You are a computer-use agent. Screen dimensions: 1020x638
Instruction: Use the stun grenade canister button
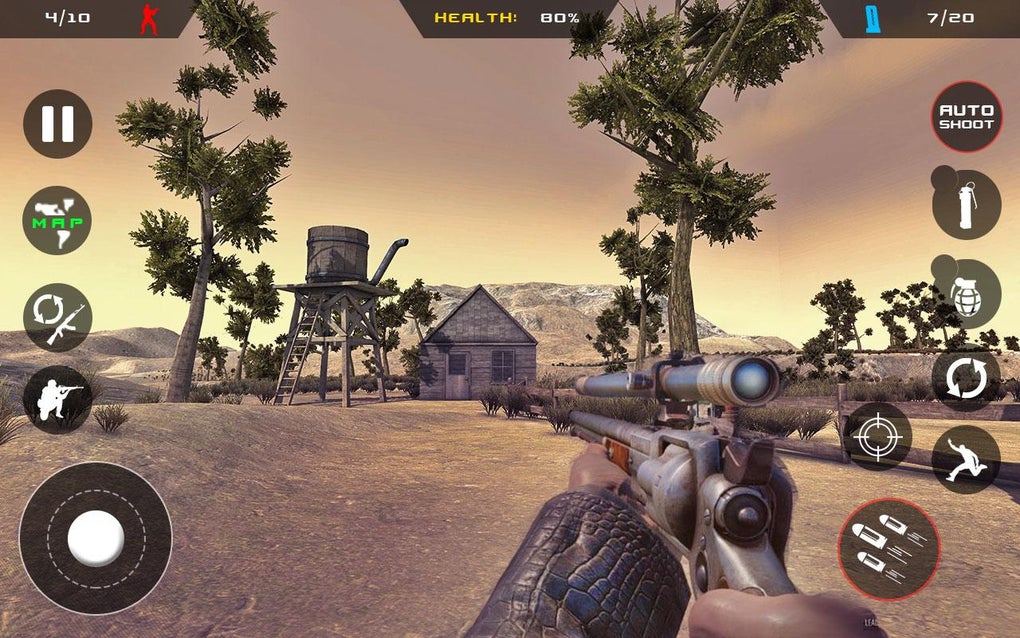pyautogui.click(x=966, y=205)
